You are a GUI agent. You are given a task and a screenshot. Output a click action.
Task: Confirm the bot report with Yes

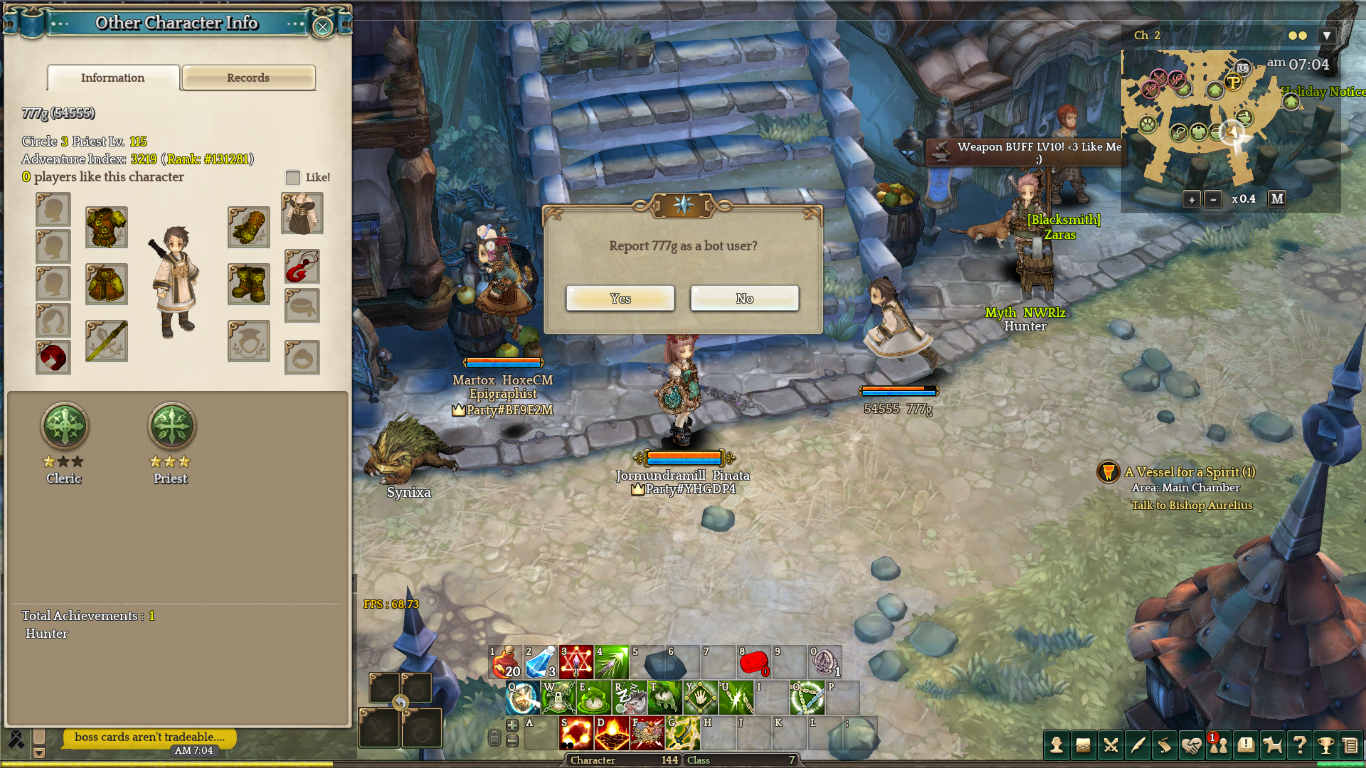coord(620,298)
